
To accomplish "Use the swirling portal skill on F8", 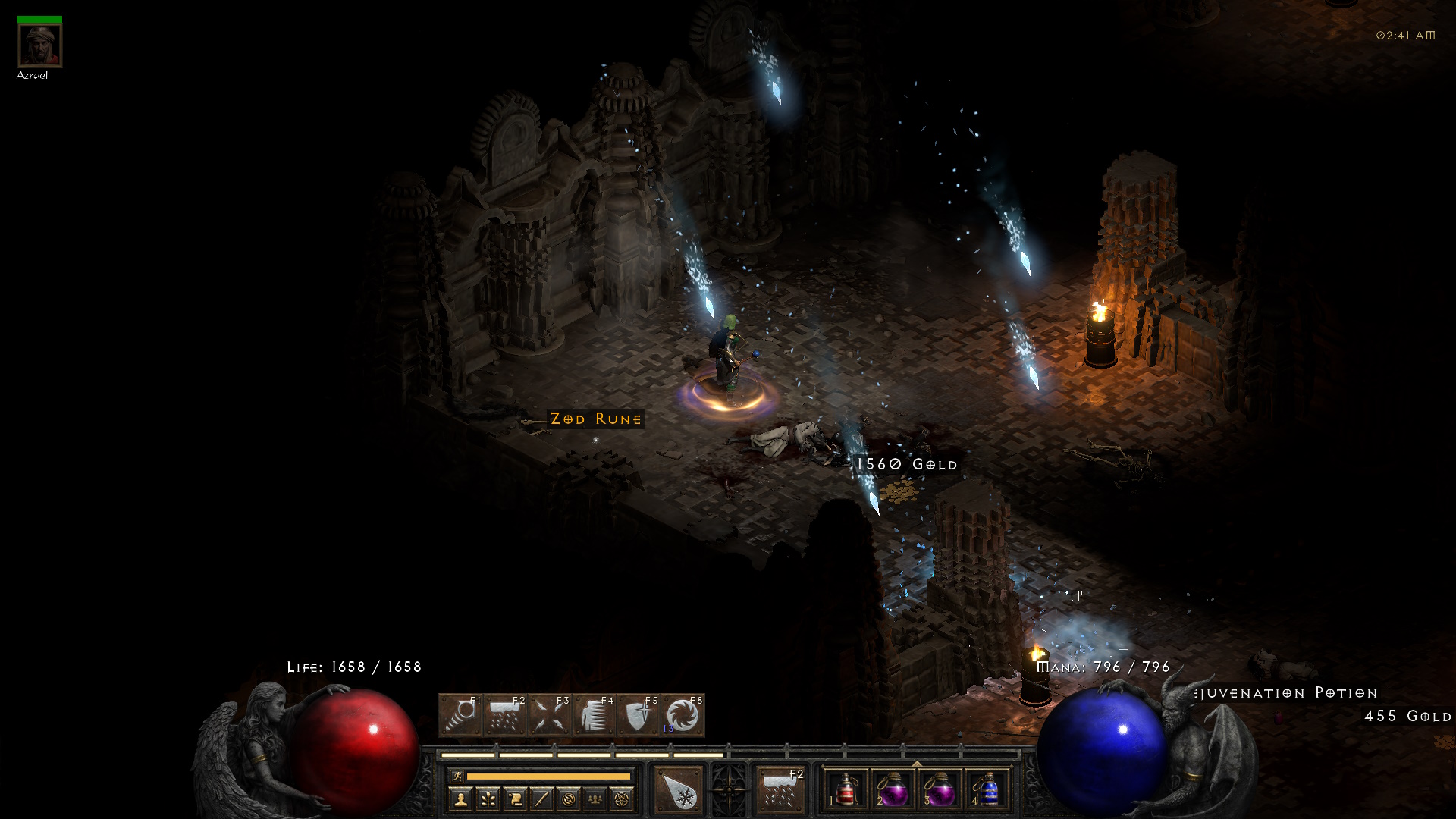I will click(x=682, y=715).
